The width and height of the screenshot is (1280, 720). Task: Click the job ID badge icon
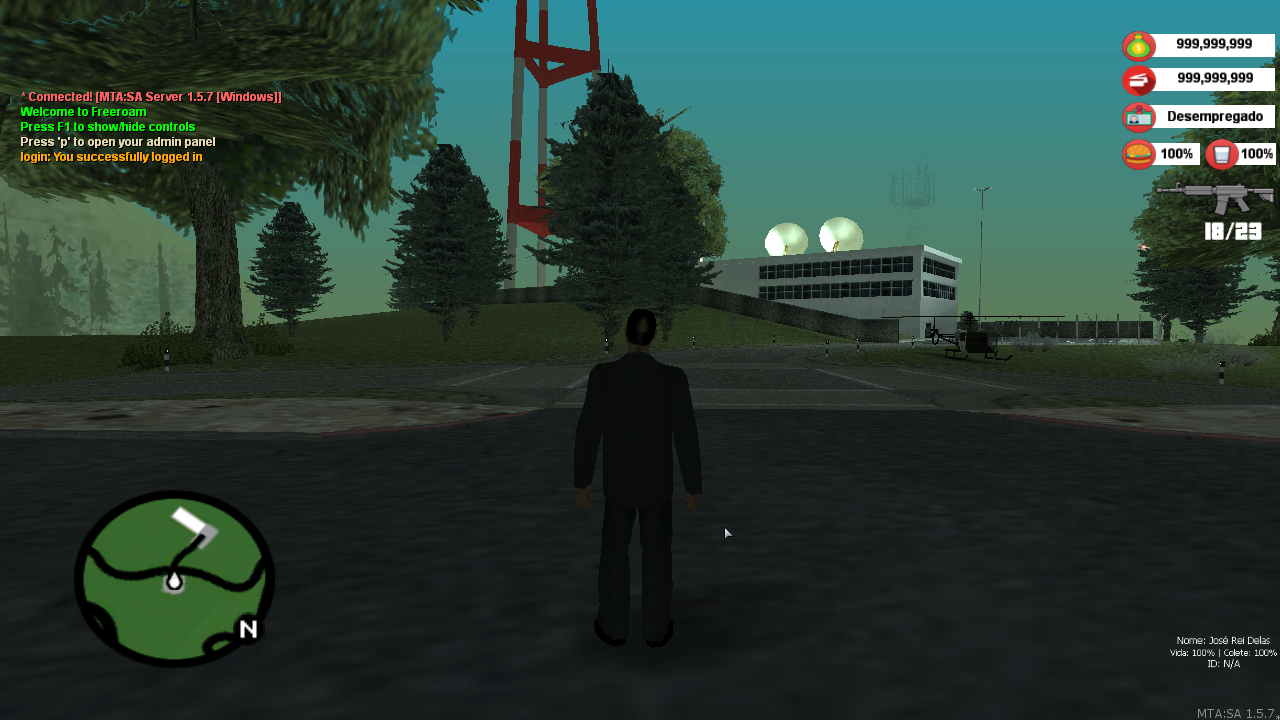(1138, 116)
